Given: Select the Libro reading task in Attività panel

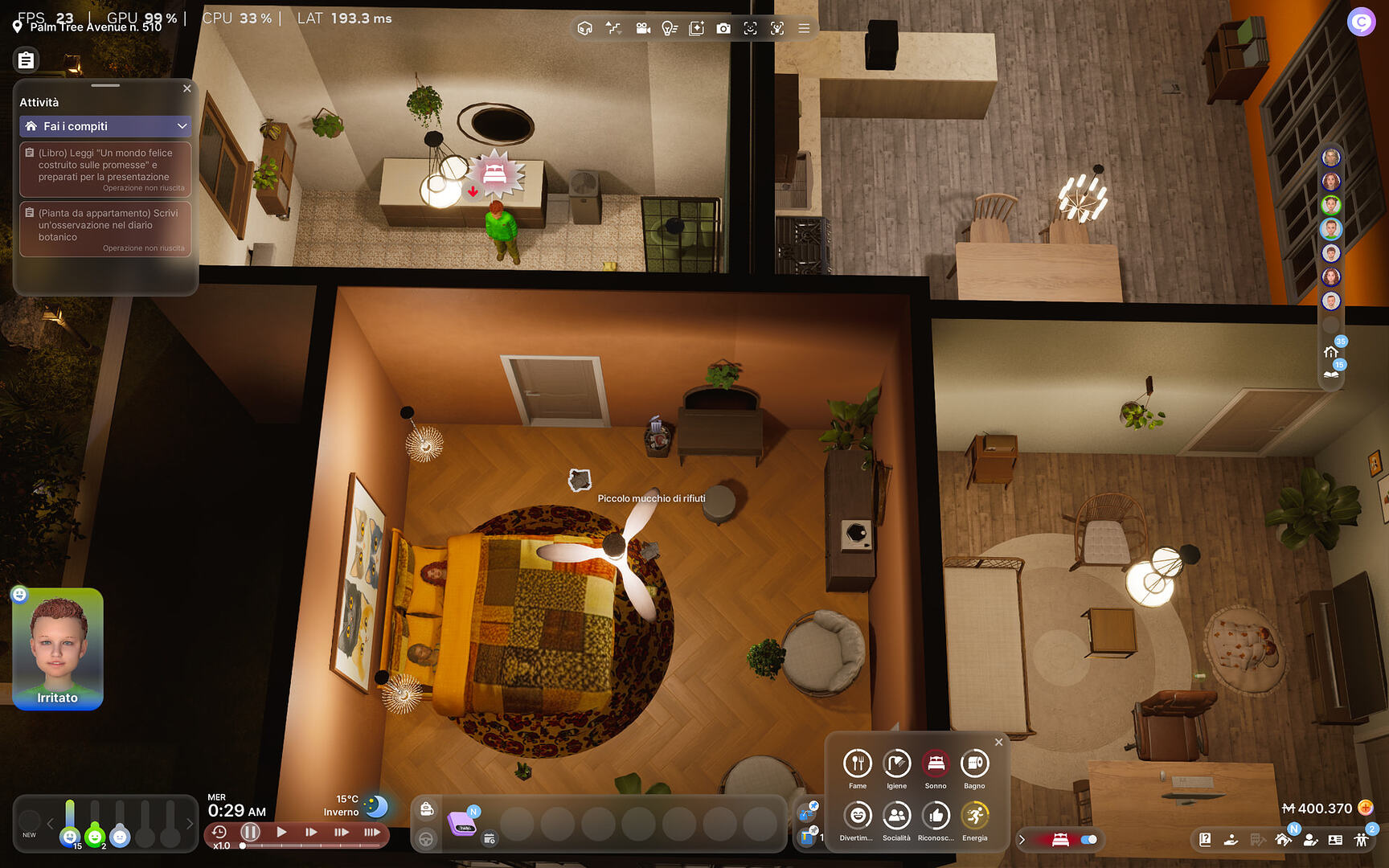Looking at the screenshot, I should pyautogui.click(x=105, y=169).
